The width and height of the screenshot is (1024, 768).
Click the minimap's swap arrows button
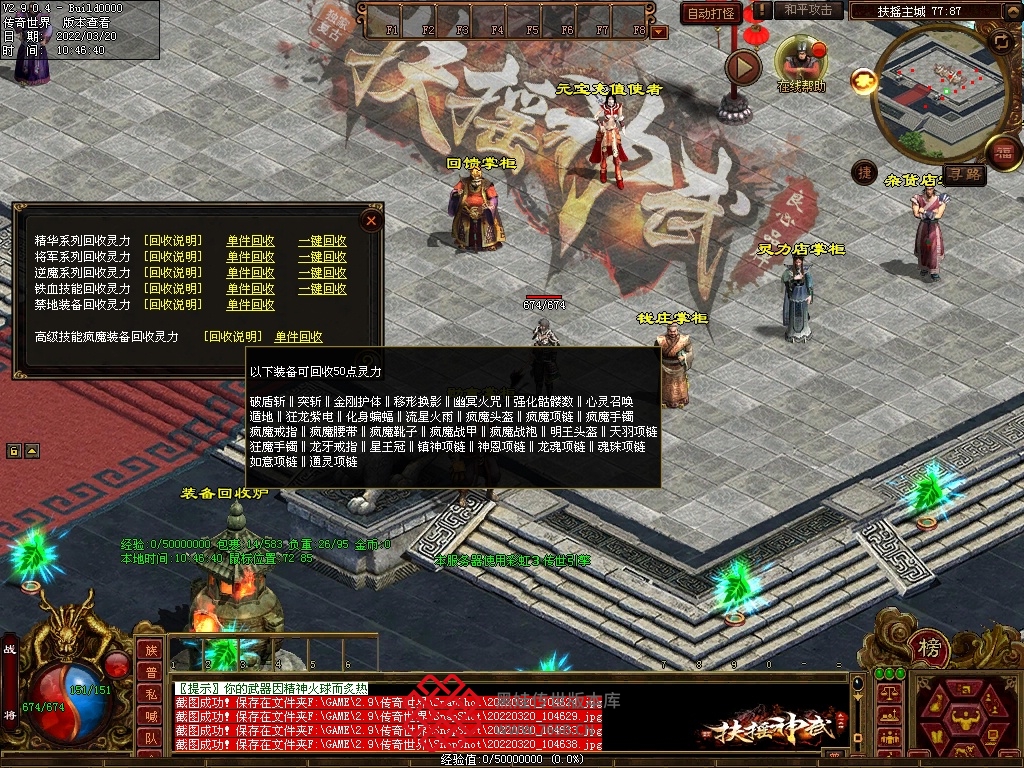(1000, 41)
